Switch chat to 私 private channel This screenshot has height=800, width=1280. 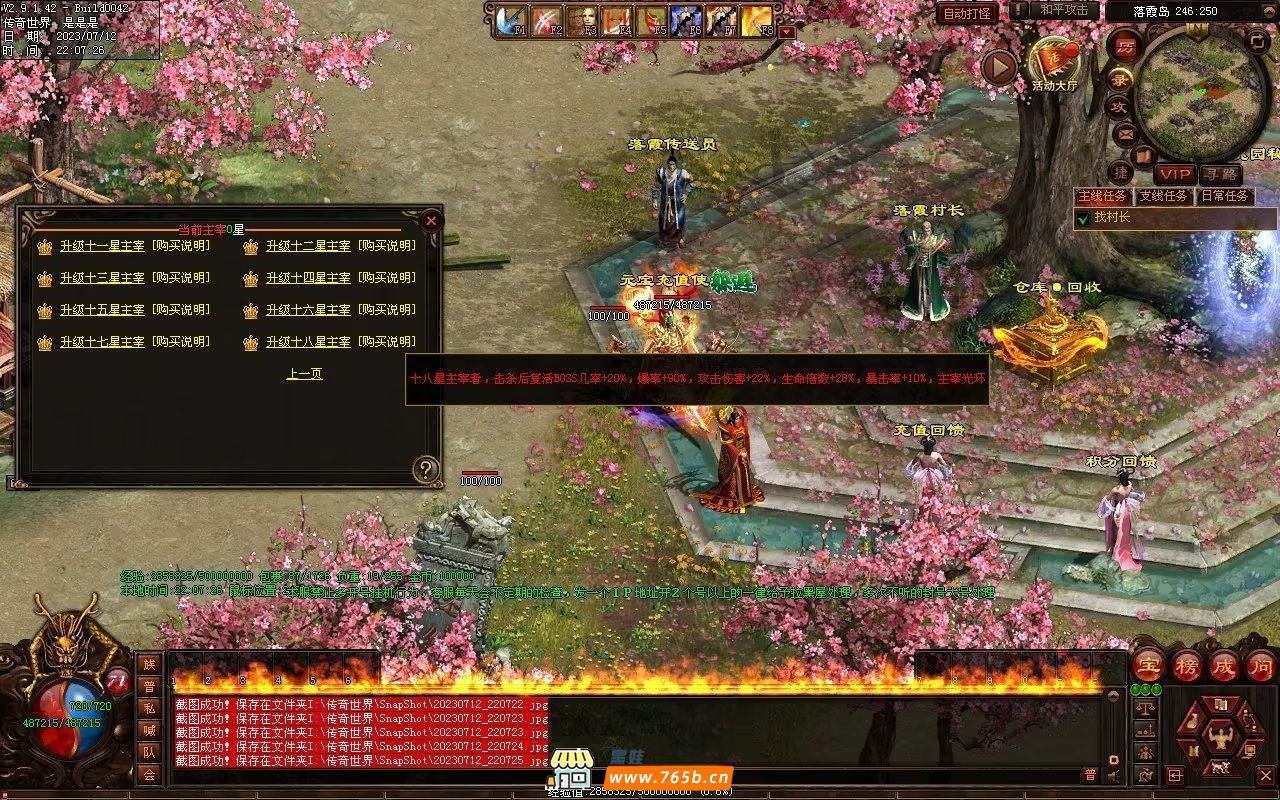[149, 708]
